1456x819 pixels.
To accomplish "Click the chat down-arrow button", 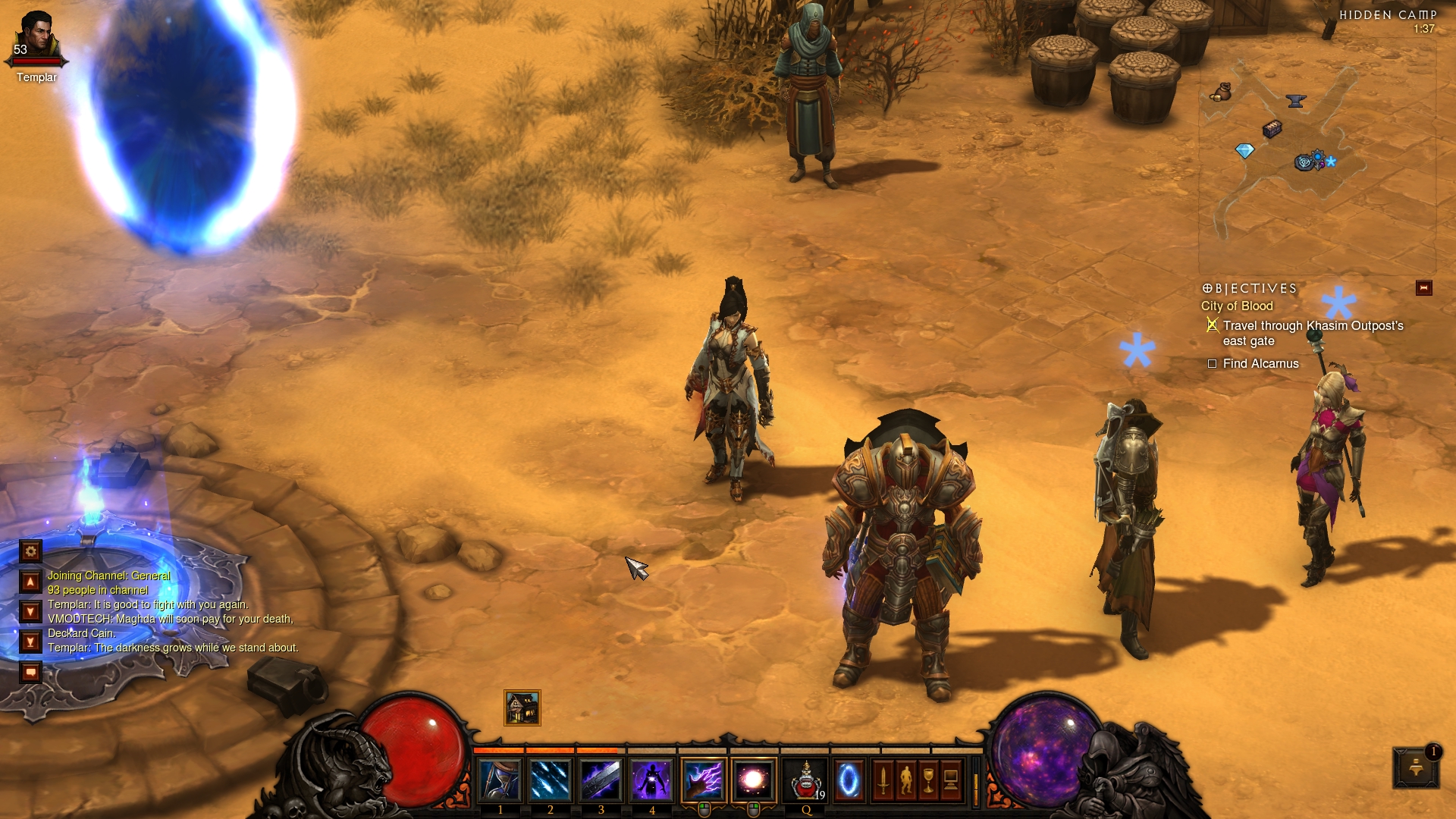I will 30,611.
